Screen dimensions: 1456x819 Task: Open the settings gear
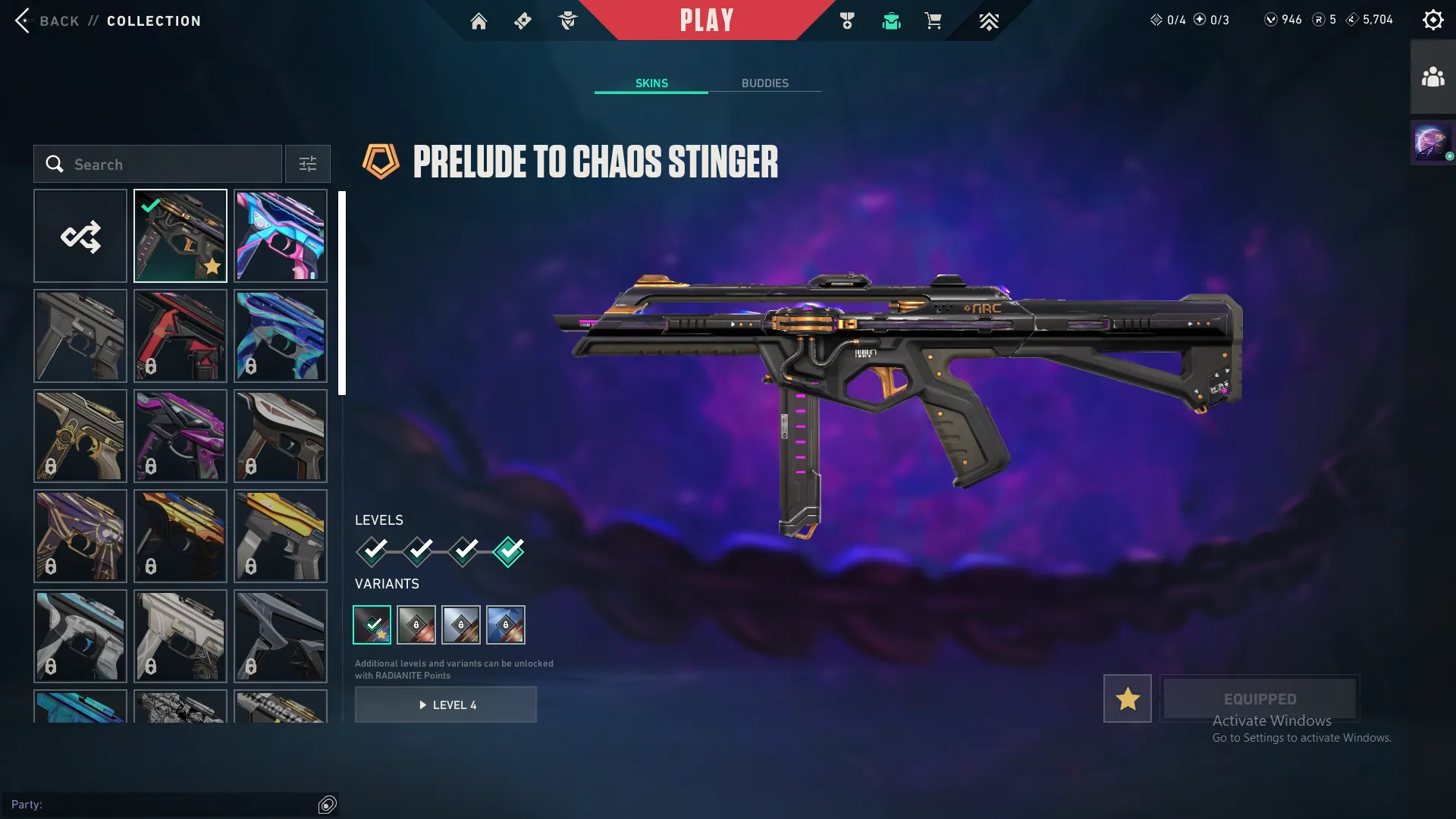pyautogui.click(x=1433, y=19)
